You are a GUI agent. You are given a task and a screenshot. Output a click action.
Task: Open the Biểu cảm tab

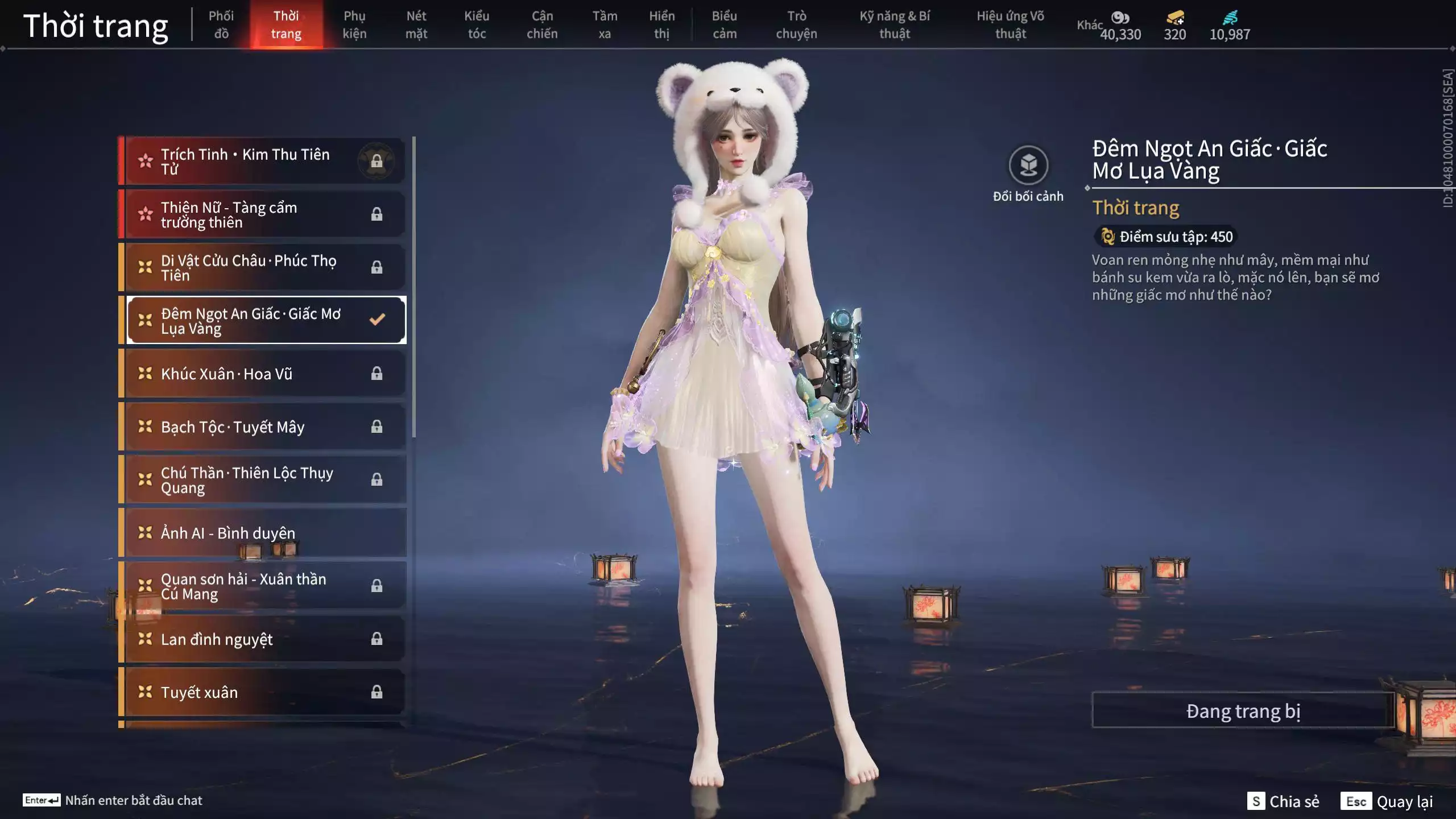pyautogui.click(x=725, y=25)
